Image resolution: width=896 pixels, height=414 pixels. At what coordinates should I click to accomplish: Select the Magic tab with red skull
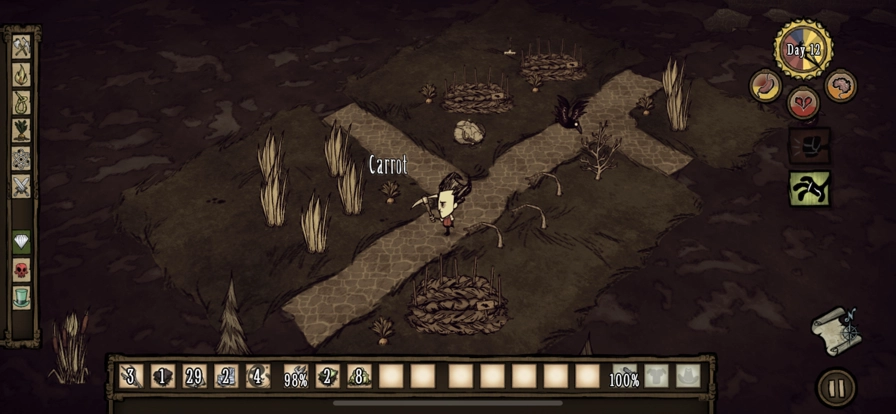[x=21, y=270]
